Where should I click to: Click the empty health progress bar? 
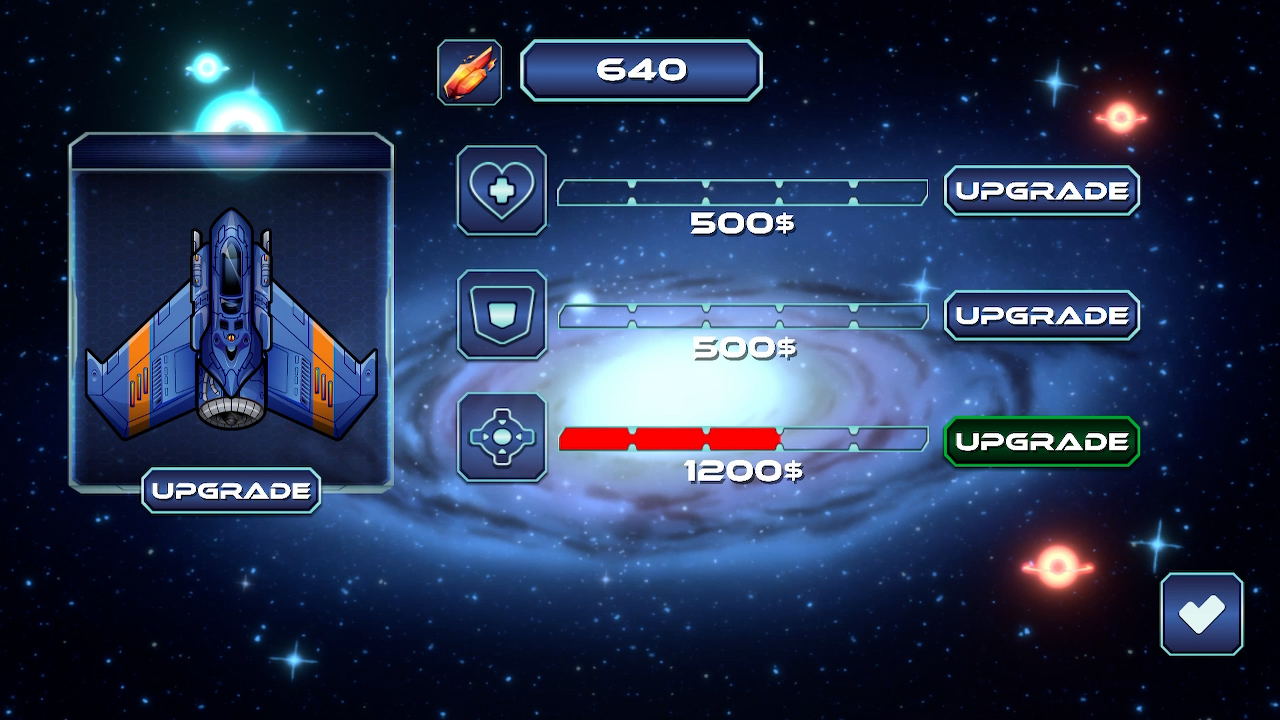tap(742, 190)
